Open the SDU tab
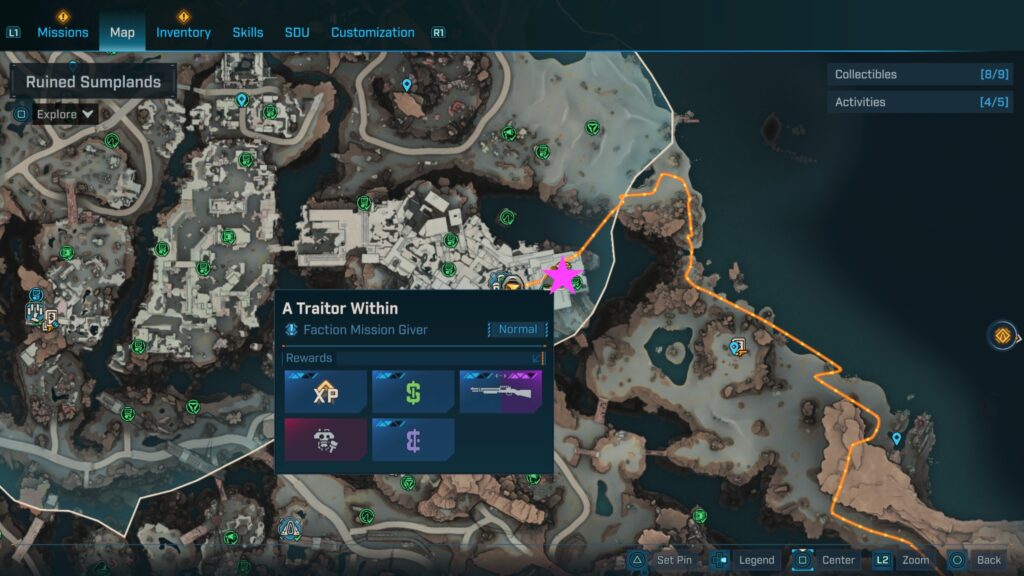The image size is (1024, 576). point(297,32)
